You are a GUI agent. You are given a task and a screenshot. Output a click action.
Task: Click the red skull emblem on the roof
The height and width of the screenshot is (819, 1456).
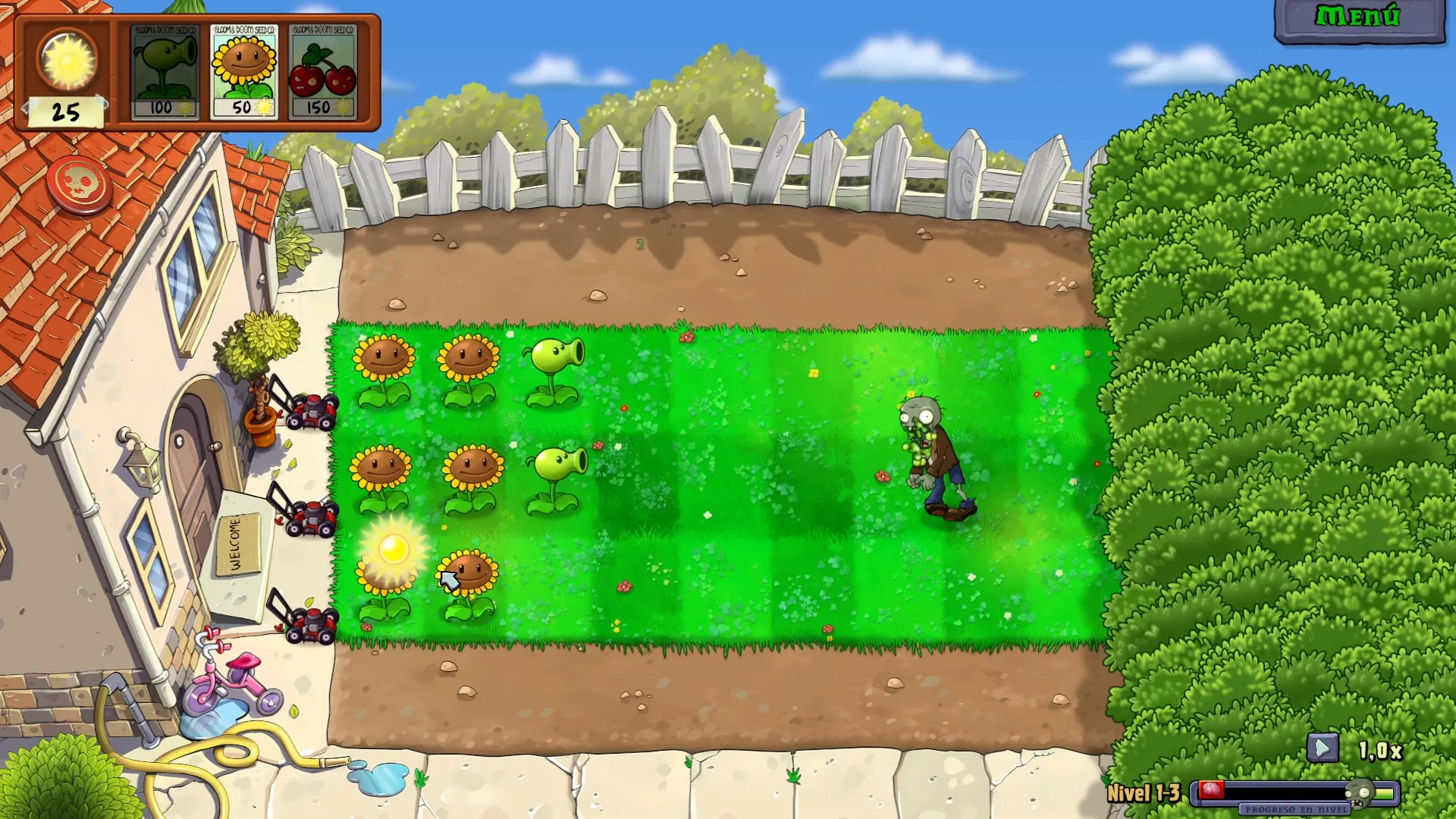pyautogui.click(x=78, y=184)
